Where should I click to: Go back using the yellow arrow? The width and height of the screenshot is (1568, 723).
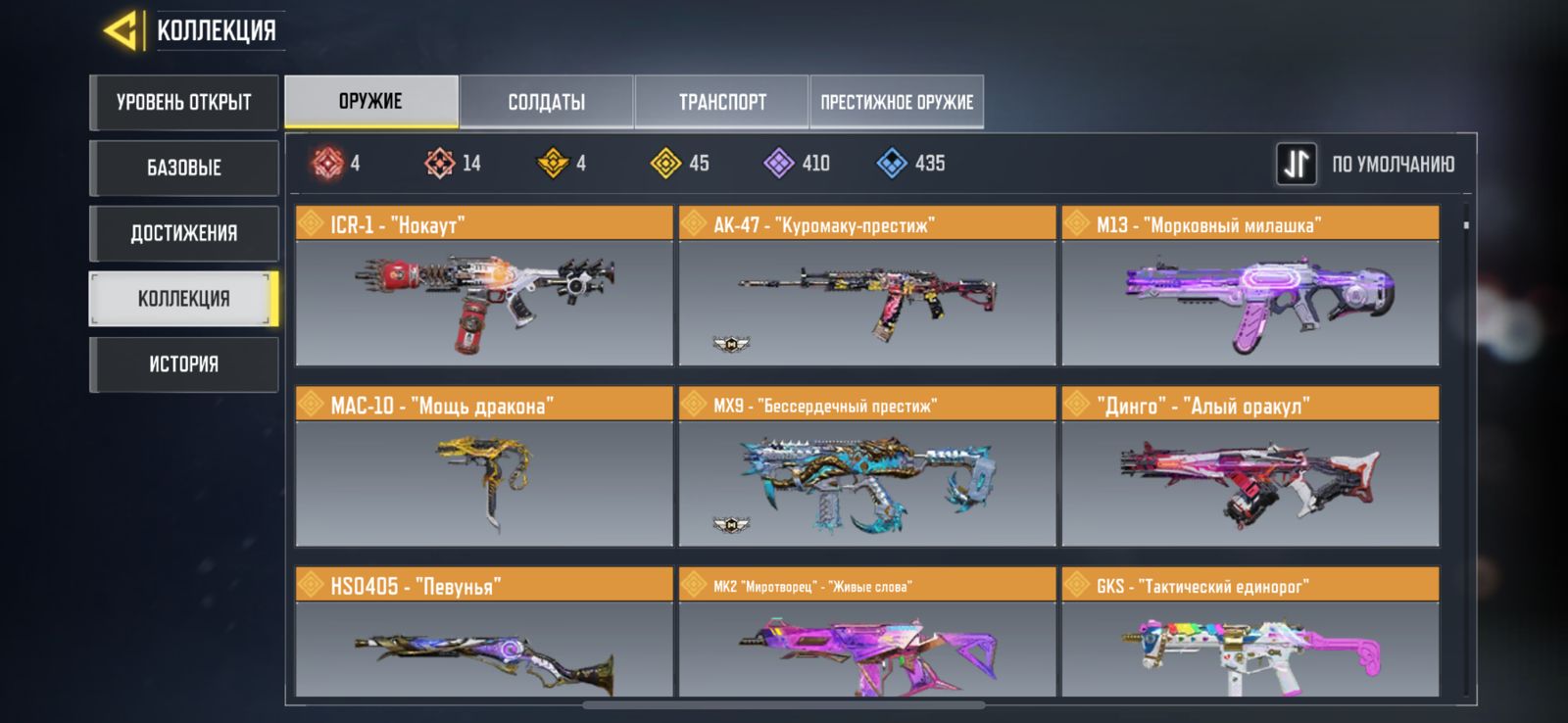tap(122, 30)
